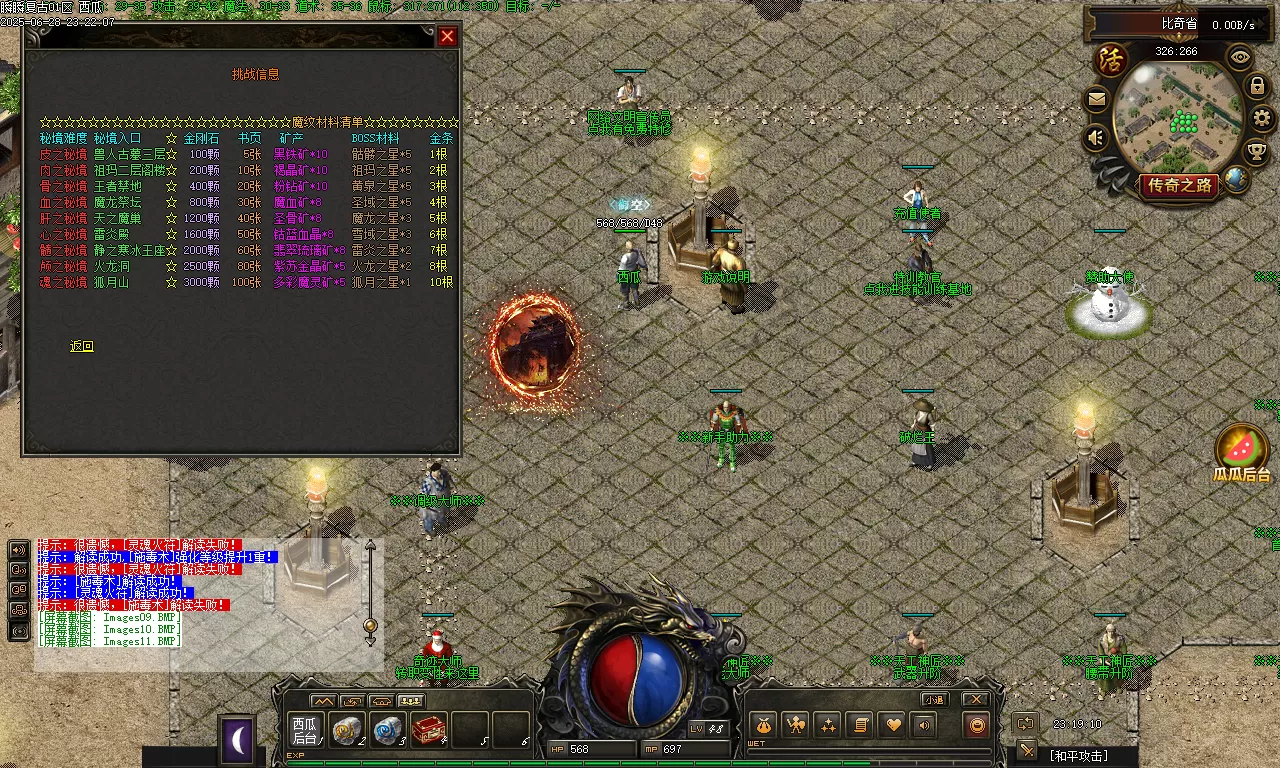Click the crescent moon skill icon
This screenshot has height=768, width=1280.
click(237, 740)
